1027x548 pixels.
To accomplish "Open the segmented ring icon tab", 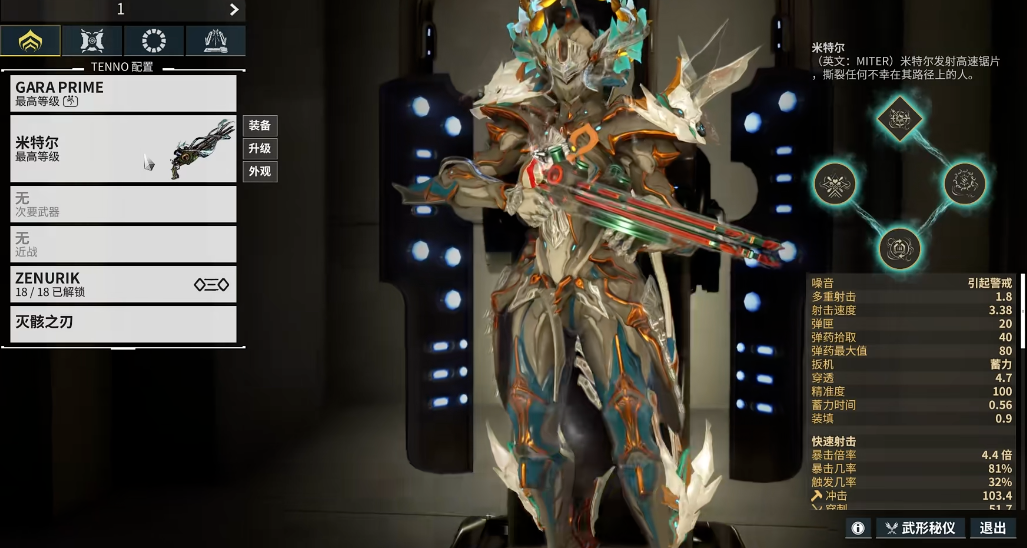I will tap(154, 41).
